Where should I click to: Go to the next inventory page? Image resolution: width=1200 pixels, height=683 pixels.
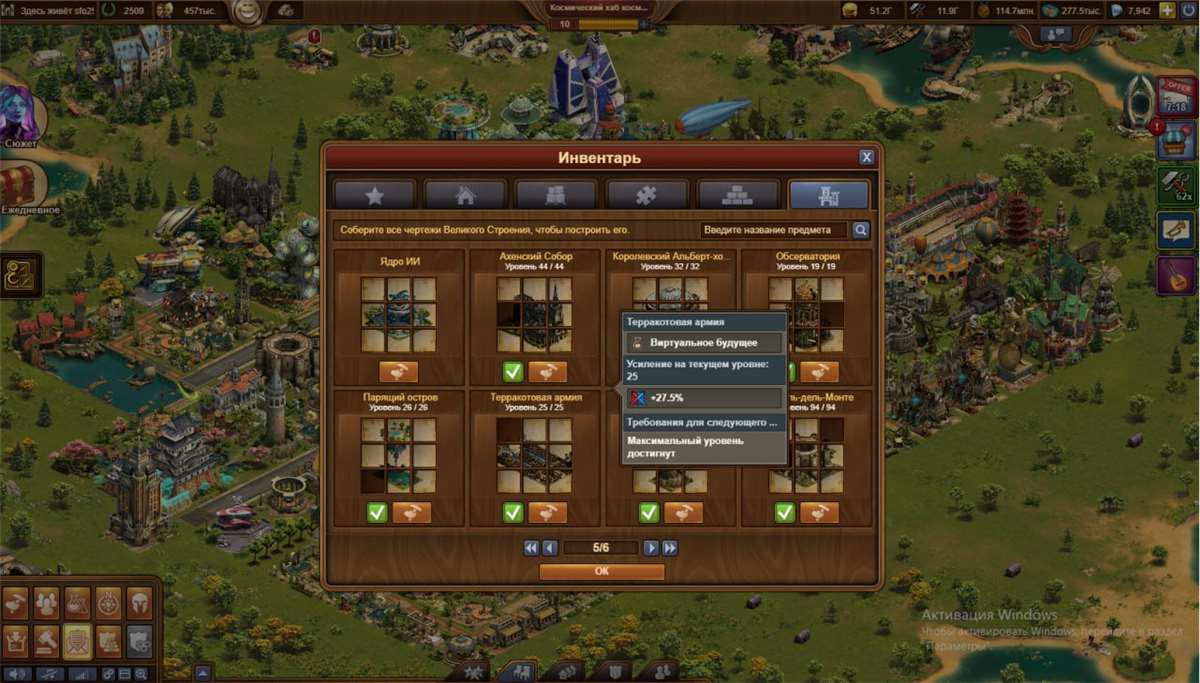pos(651,548)
